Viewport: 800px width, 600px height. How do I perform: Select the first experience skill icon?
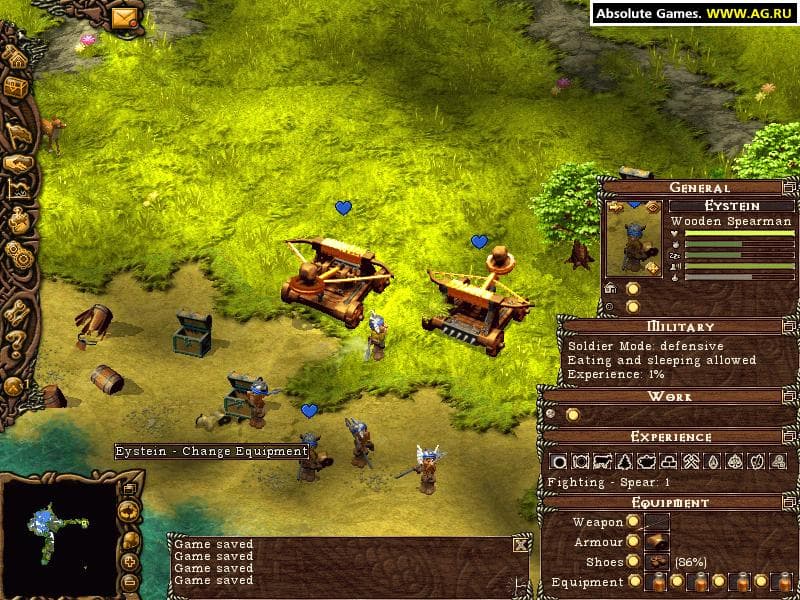558,462
